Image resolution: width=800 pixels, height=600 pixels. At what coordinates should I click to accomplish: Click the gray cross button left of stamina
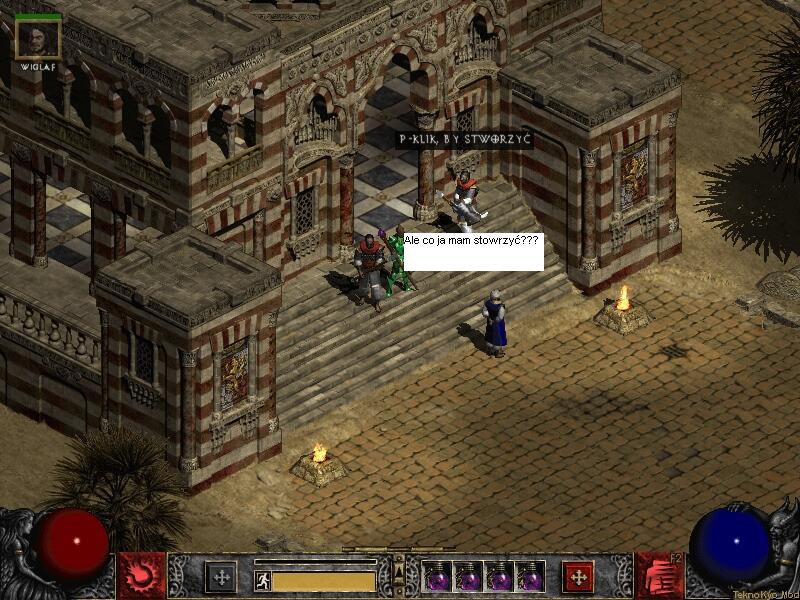pyautogui.click(x=221, y=577)
